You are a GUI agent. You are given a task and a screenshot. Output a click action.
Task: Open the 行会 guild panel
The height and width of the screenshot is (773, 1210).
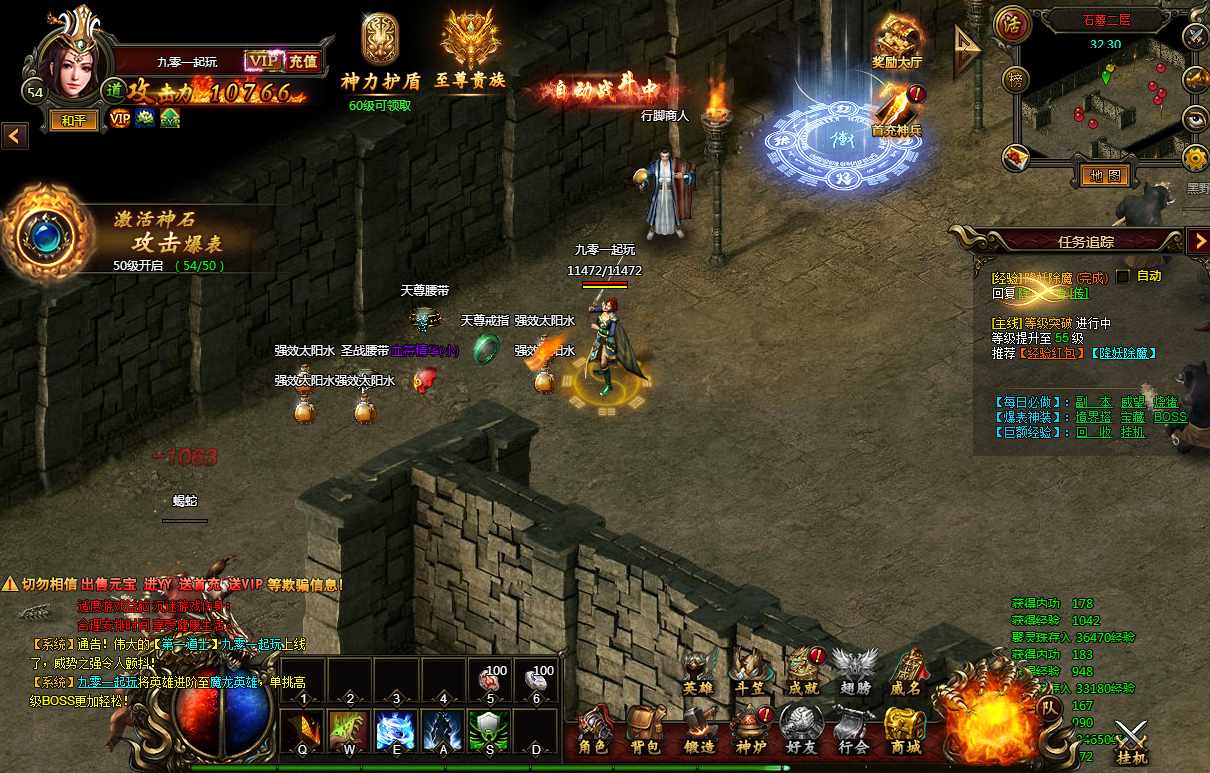[x=853, y=729]
